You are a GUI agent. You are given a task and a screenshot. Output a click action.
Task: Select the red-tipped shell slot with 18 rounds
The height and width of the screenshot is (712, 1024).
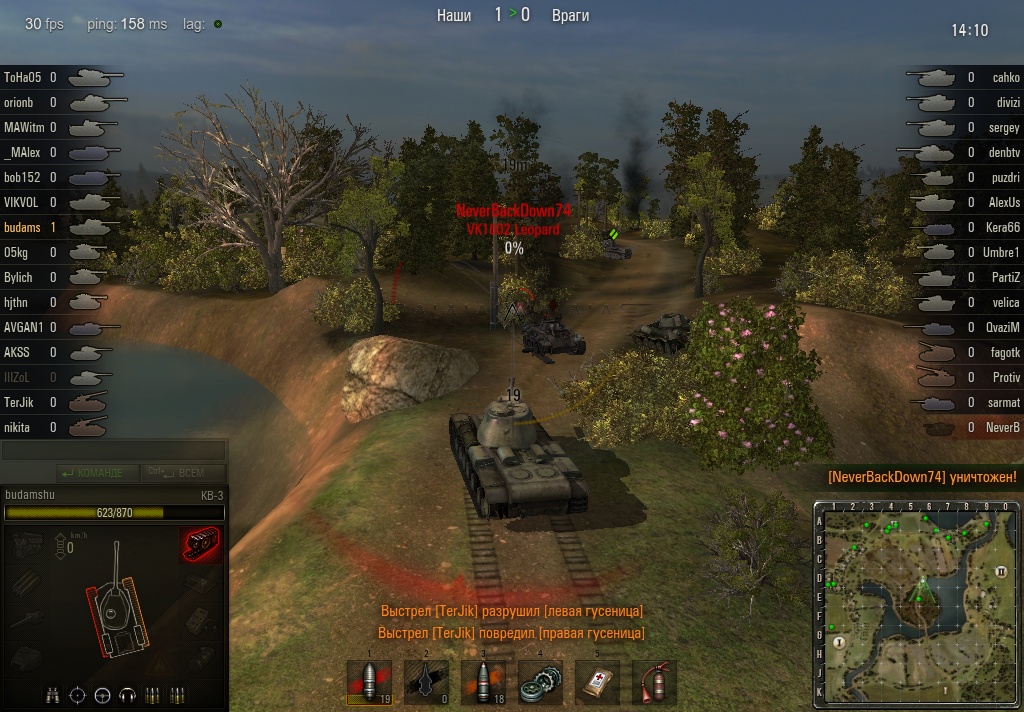pos(483,683)
